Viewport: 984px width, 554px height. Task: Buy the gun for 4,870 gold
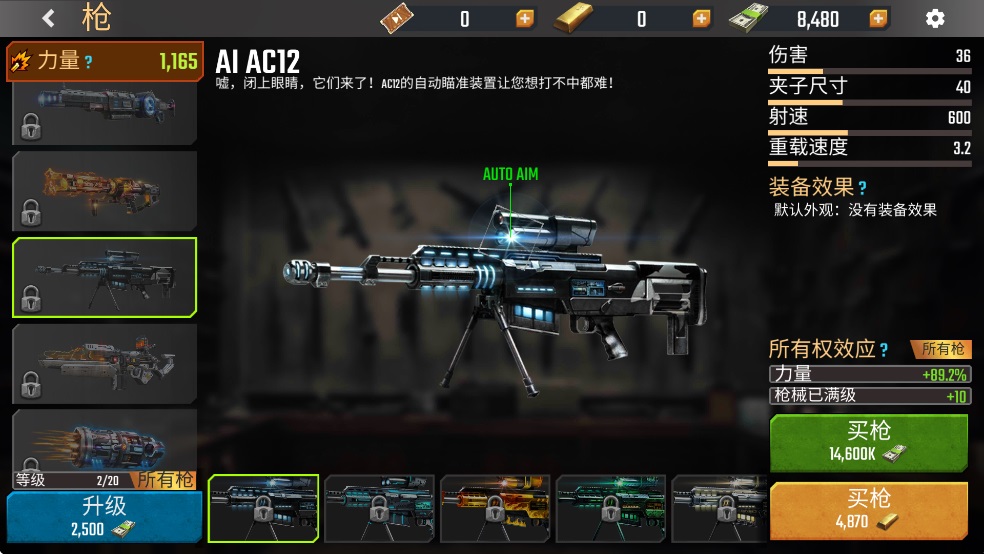coord(868,510)
